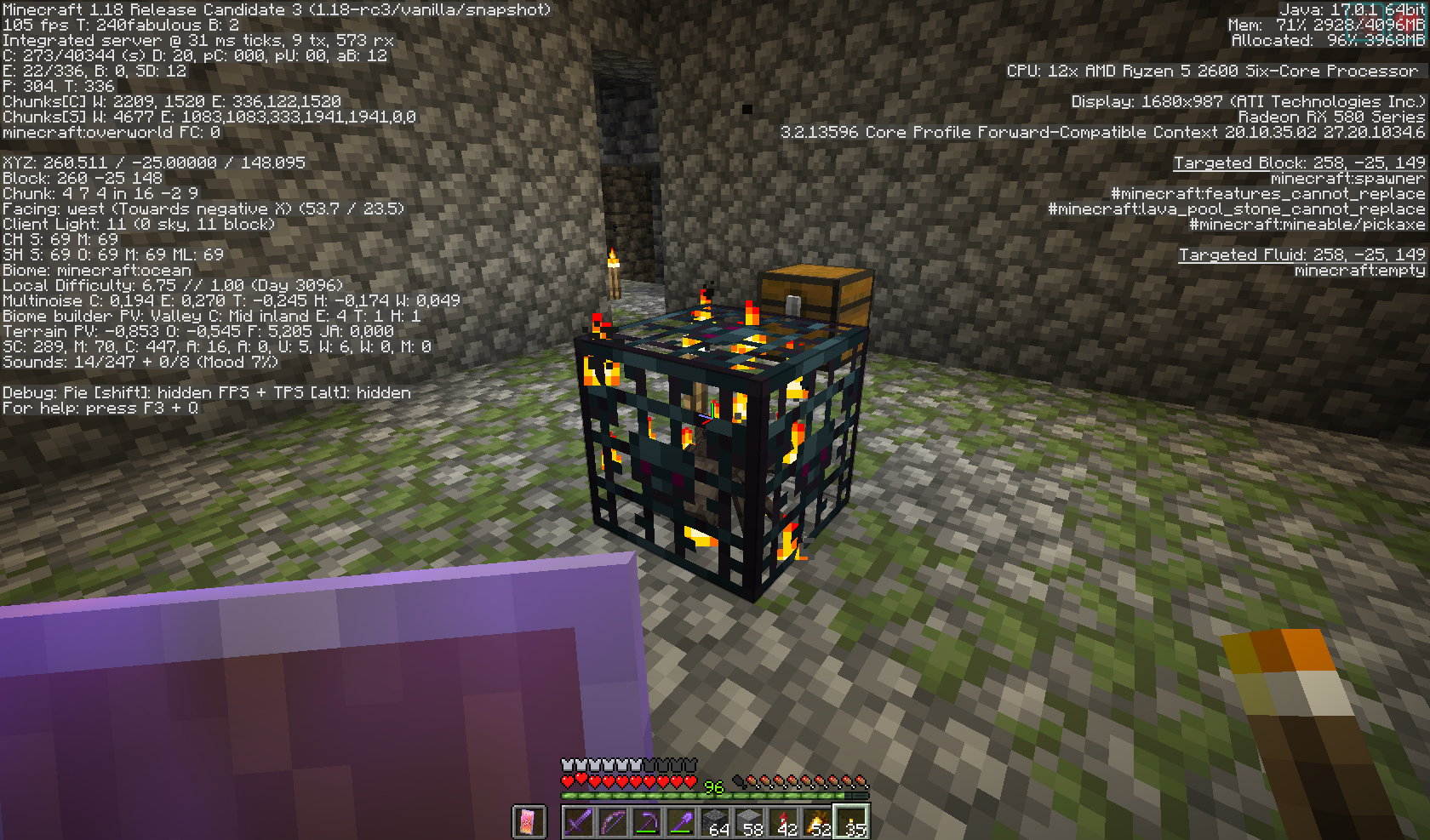1430x840 pixels.
Task: Choose the food stack of 52
Action: (x=817, y=822)
